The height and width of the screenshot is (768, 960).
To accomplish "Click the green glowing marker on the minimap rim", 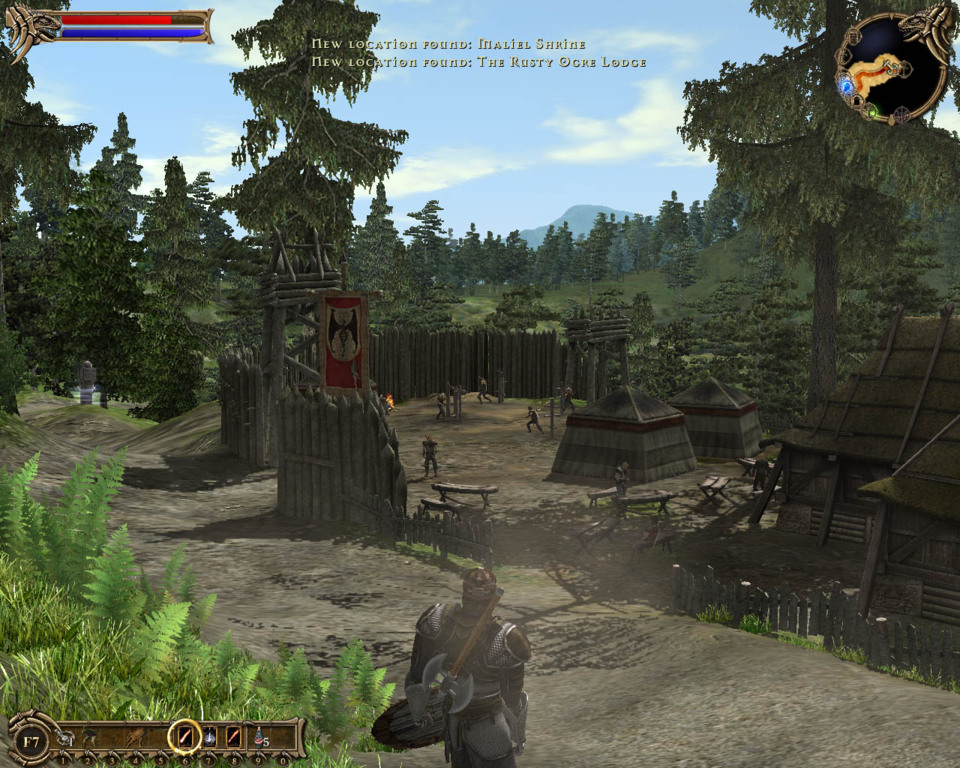I will [x=873, y=113].
